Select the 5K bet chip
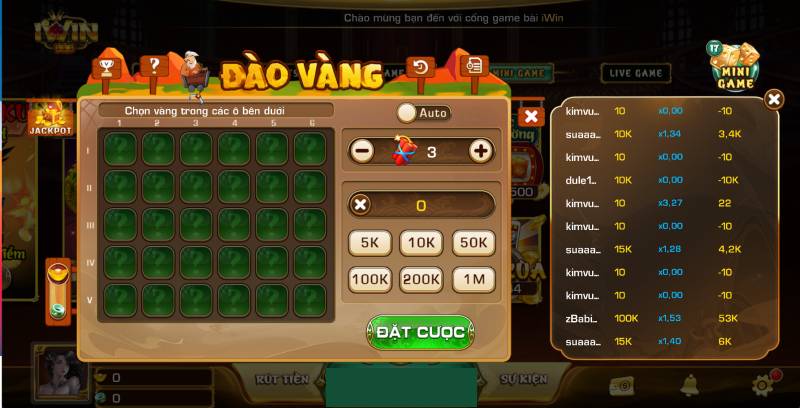This screenshot has width=800, height=408. pos(369,242)
